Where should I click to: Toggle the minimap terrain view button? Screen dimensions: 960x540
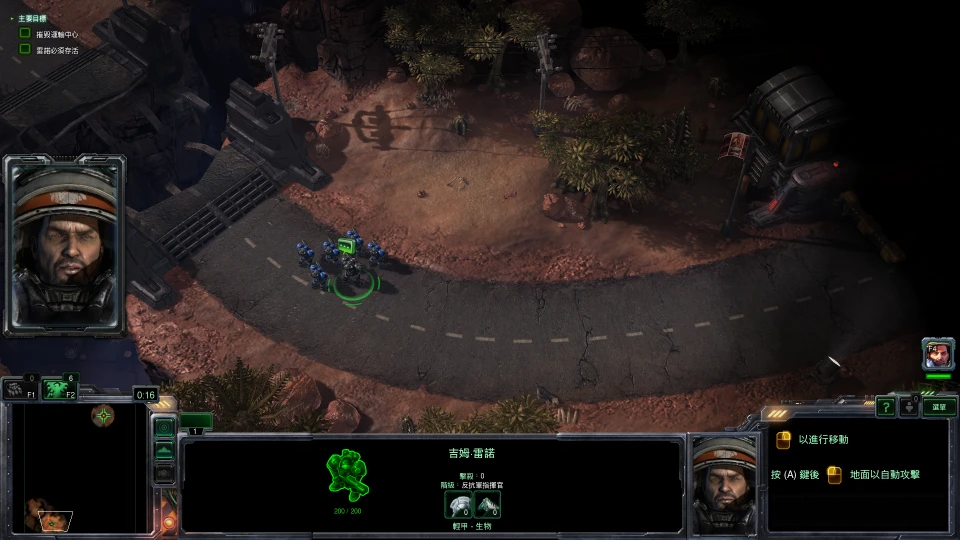165,451
